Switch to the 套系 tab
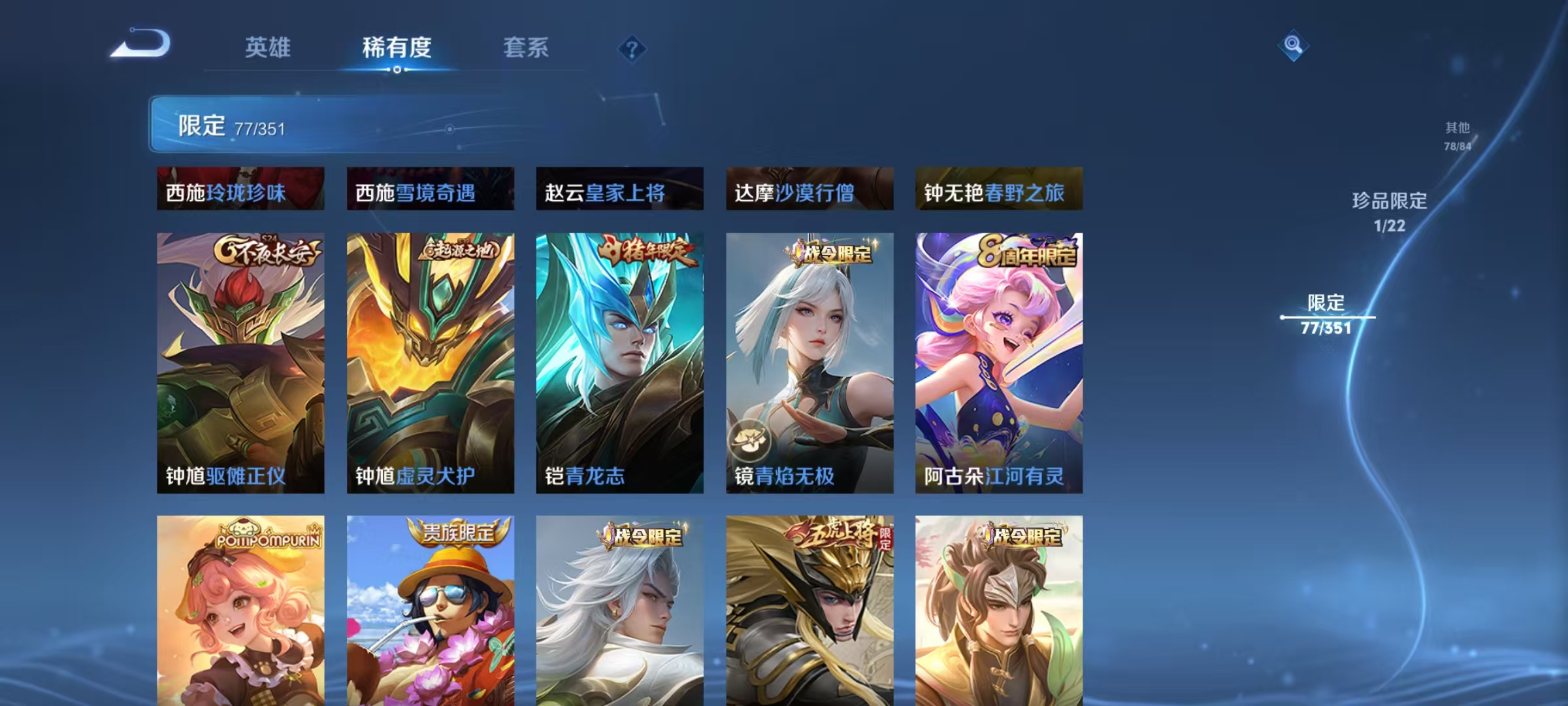This screenshot has width=1568, height=706. coord(525,48)
